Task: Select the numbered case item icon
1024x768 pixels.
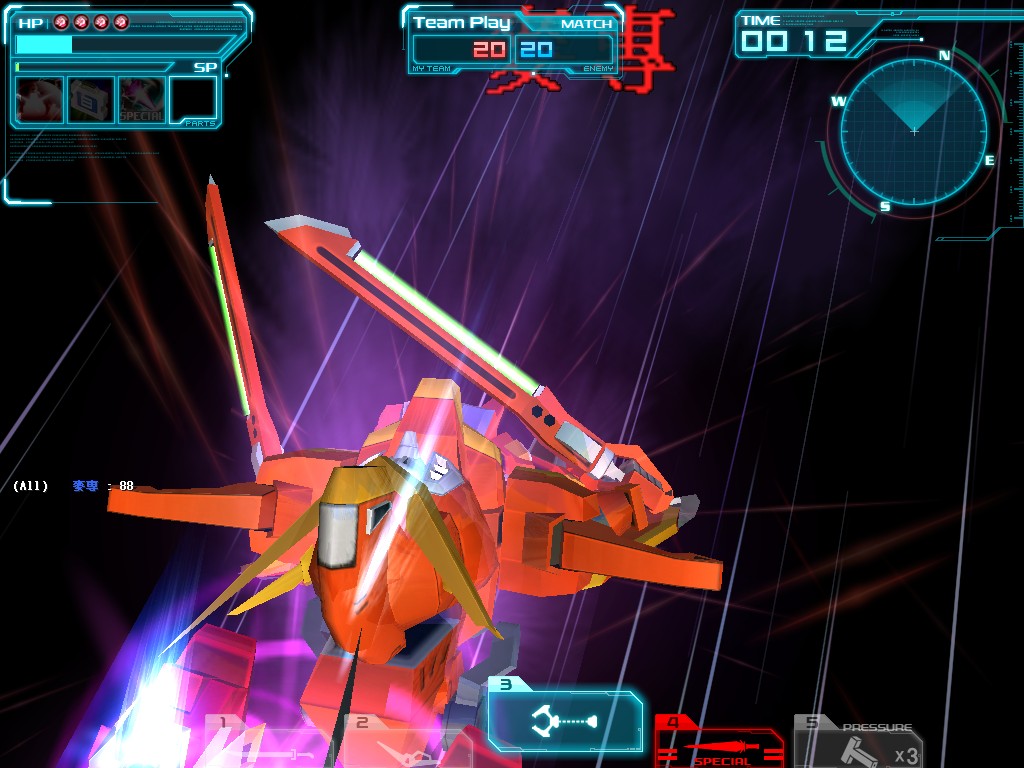Action: (x=91, y=99)
